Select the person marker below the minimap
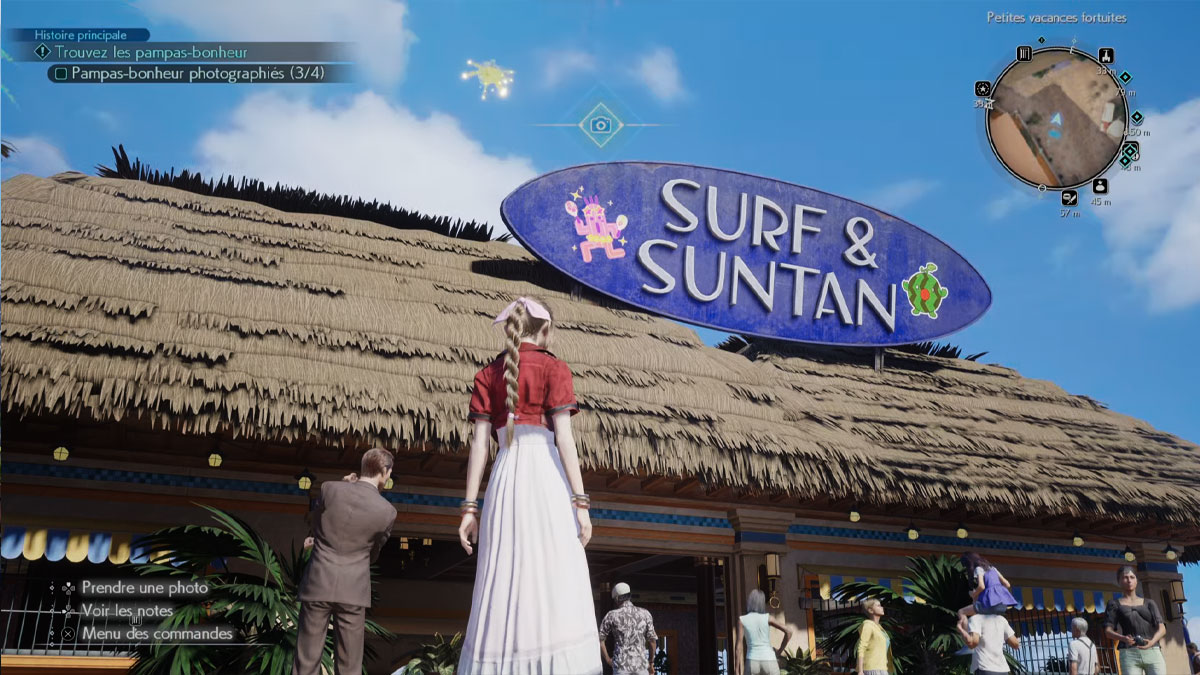The width and height of the screenshot is (1200, 675). (x=1100, y=186)
